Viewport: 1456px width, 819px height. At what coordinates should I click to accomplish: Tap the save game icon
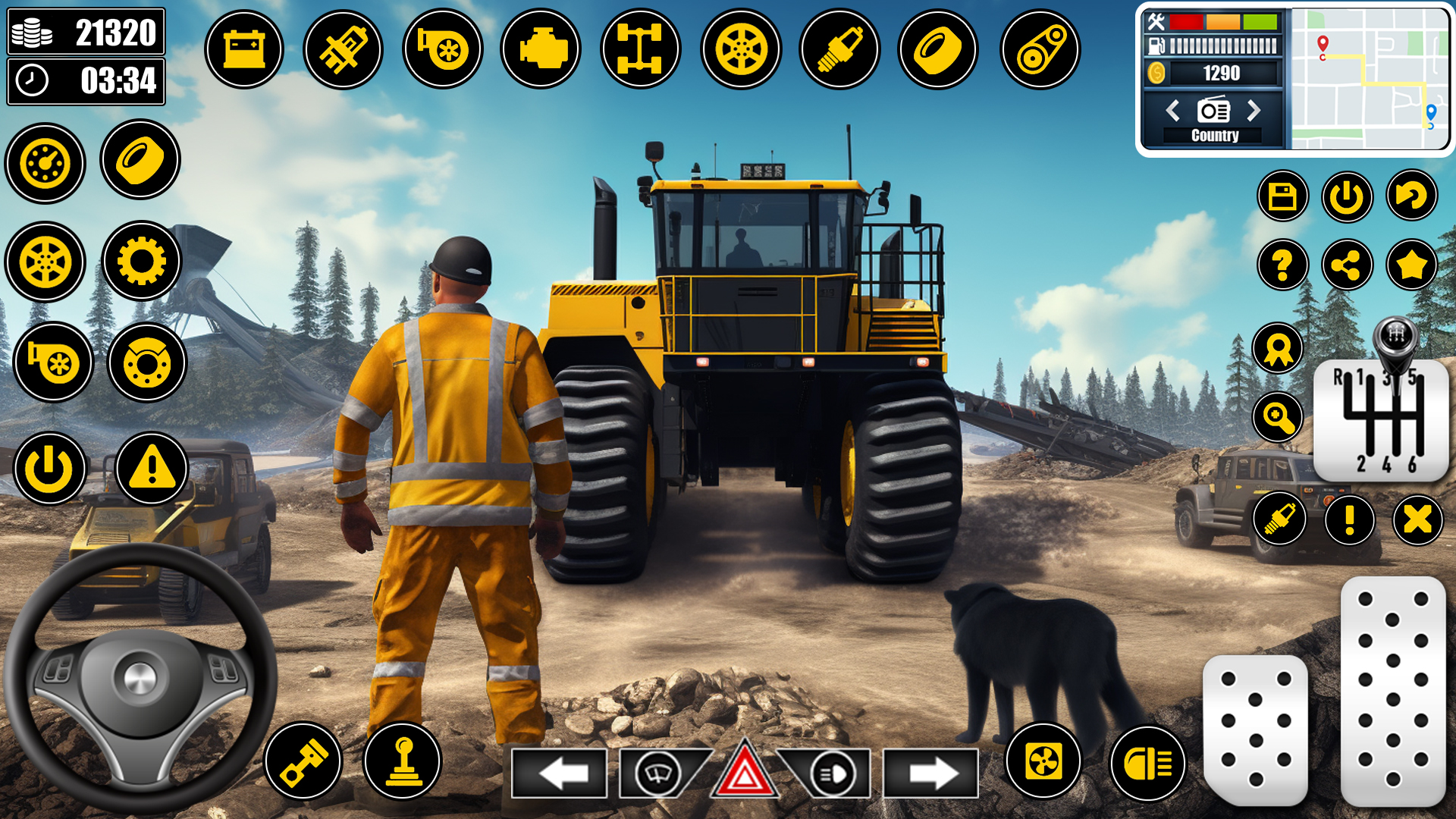(1283, 196)
